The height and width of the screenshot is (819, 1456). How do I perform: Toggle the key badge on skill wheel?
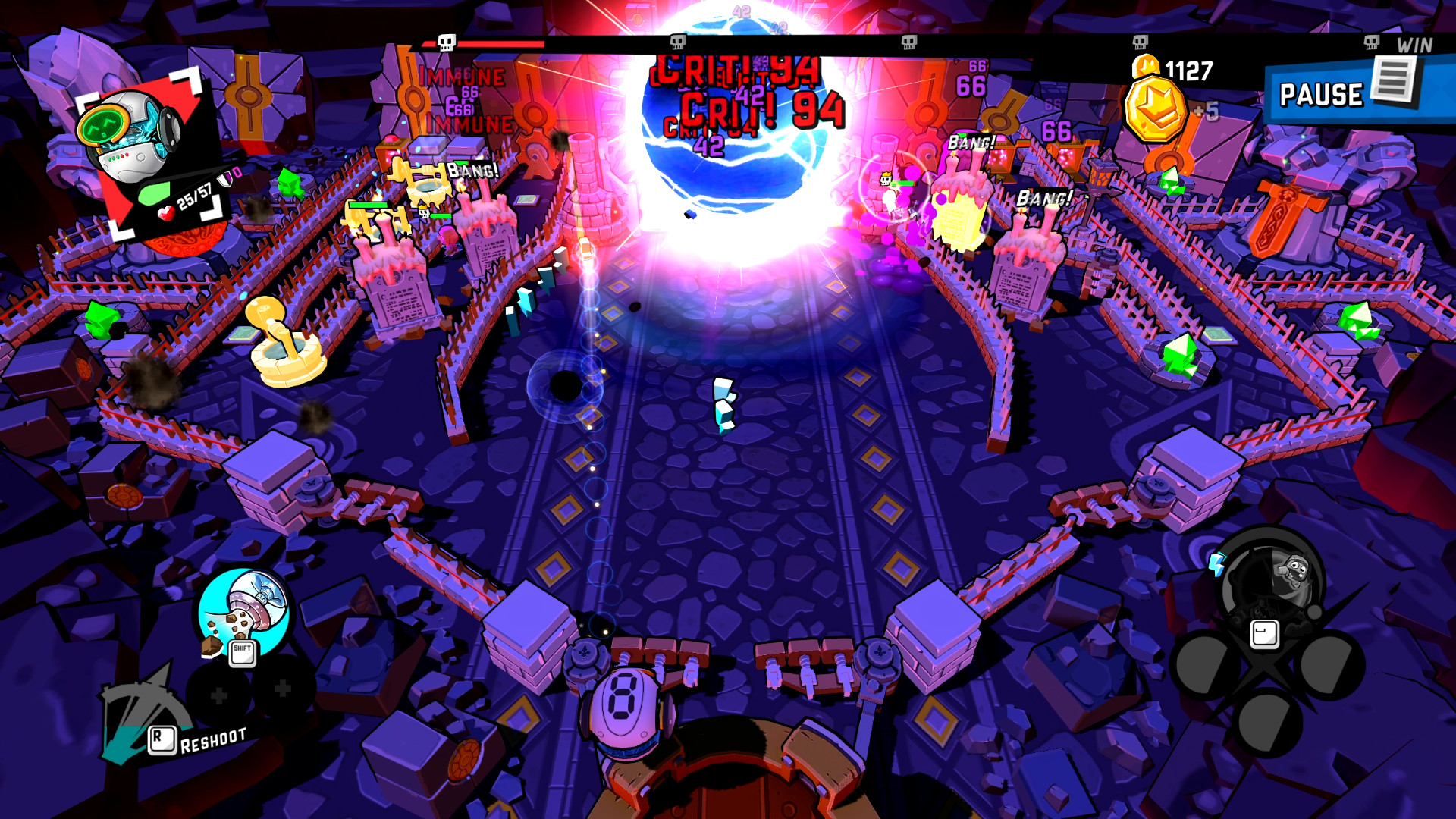(x=1264, y=633)
